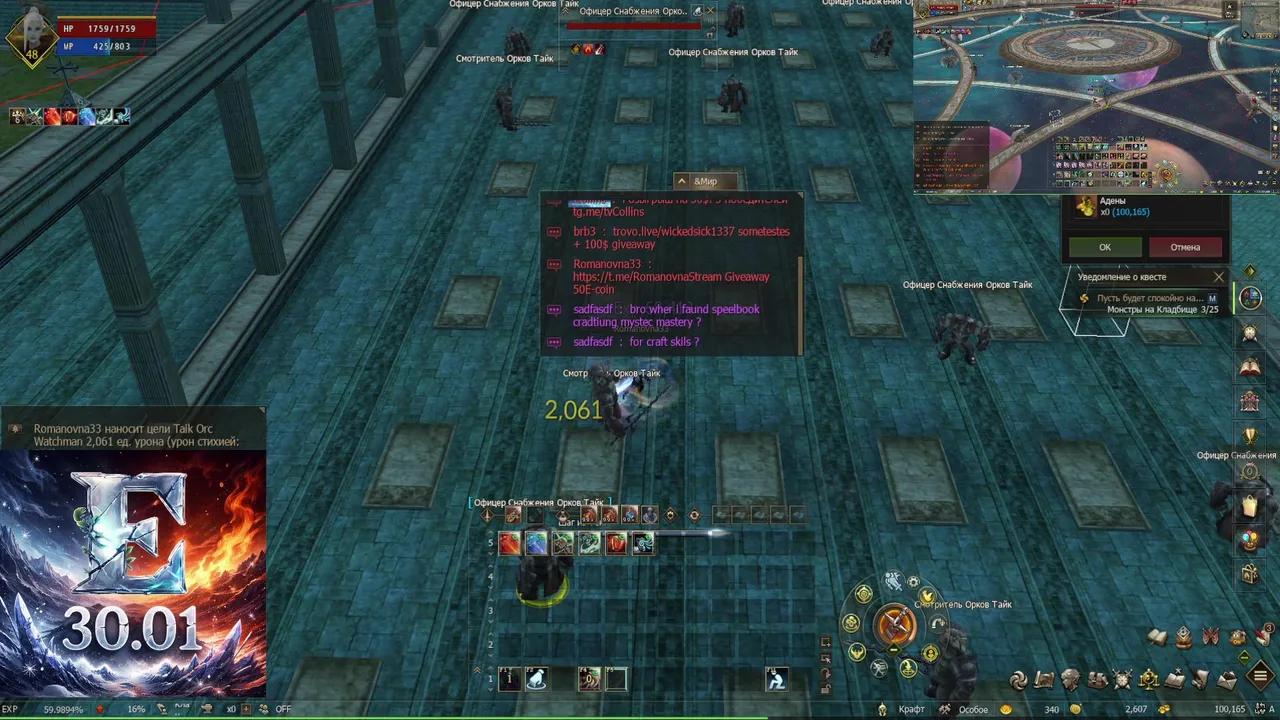Screen dimensions: 1280x720
Task: Expand the right sidebar panel arrow
Action: [1251, 270]
